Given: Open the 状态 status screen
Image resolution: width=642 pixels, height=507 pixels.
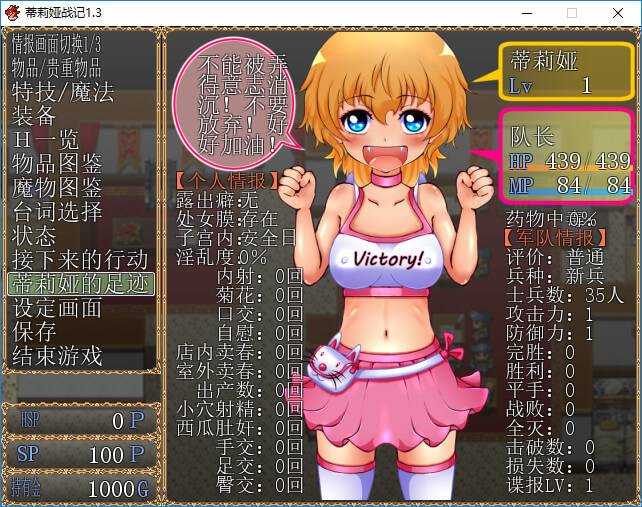Looking at the screenshot, I should (x=34, y=236).
